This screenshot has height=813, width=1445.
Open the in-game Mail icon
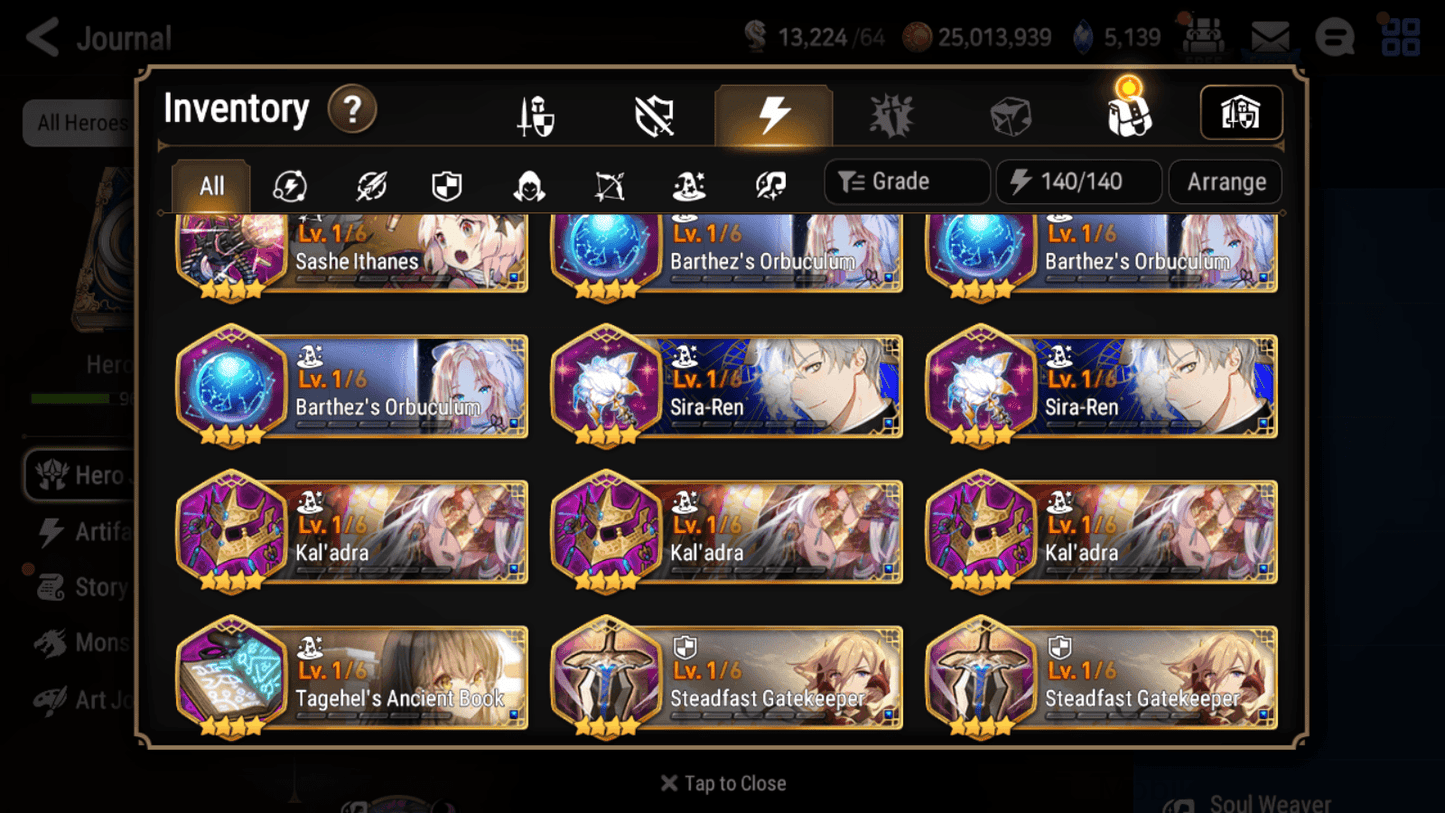1268,36
